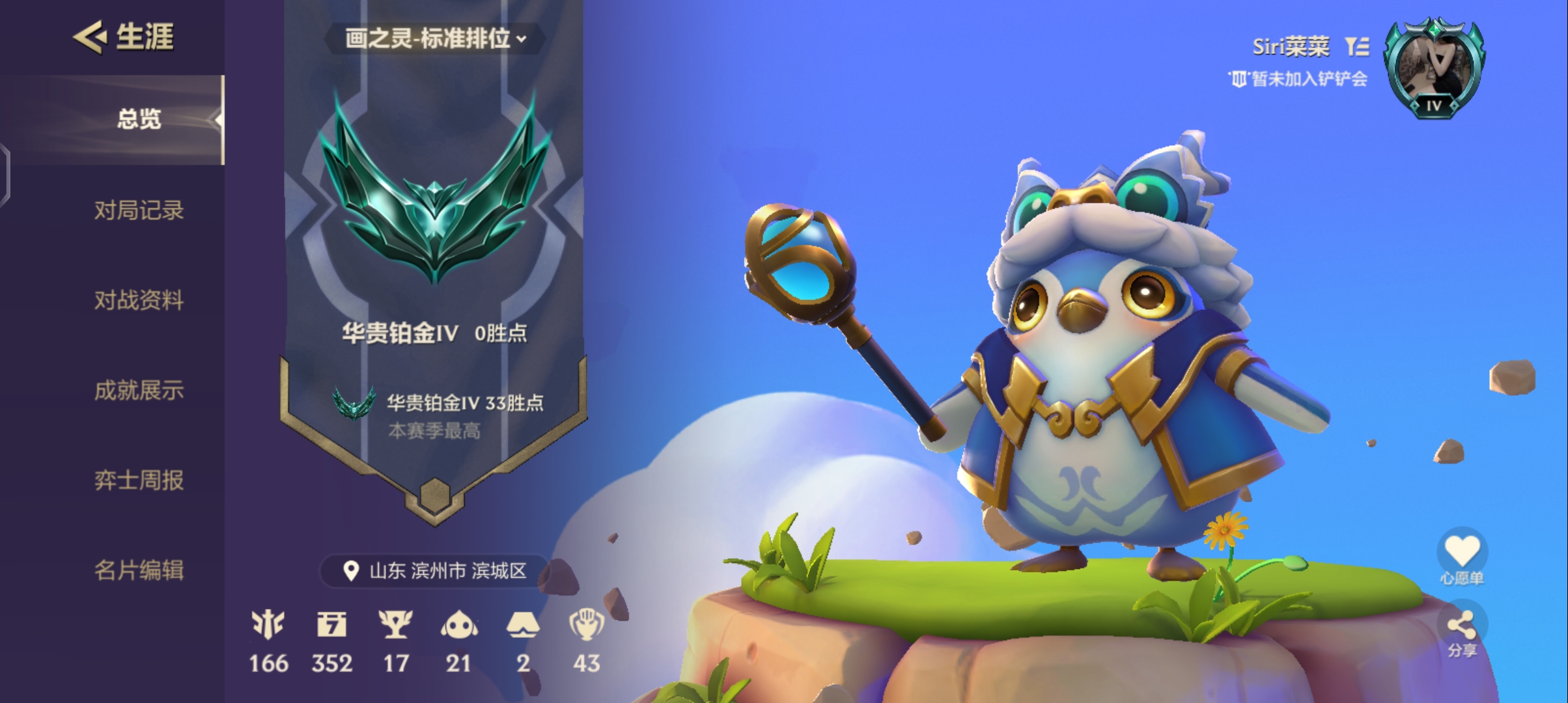
Task: Switch to the 对战资料 tab
Action: tap(138, 300)
